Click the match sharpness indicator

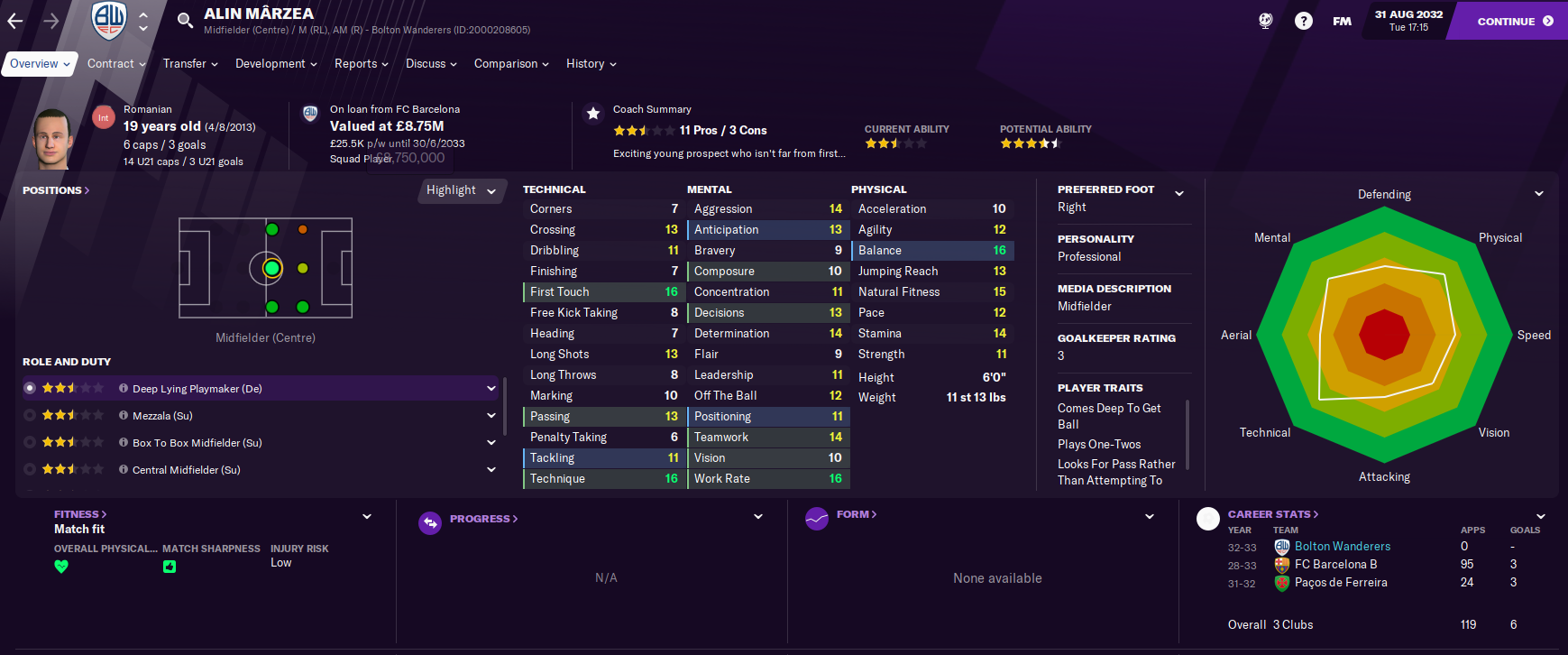pyautogui.click(x=170, y=567)
